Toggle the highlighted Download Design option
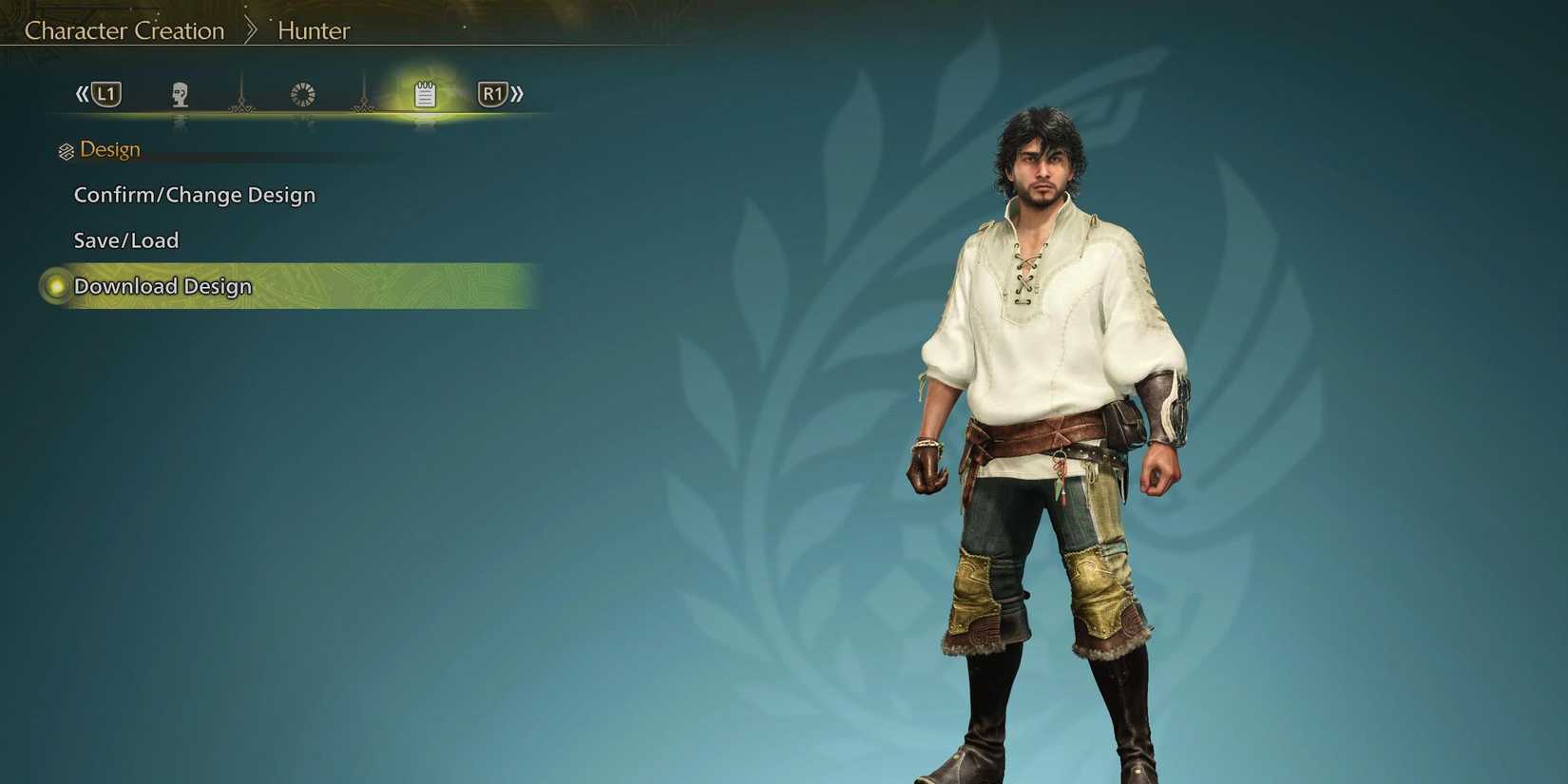Screen dimensions: 1568x784 (162, 285)
